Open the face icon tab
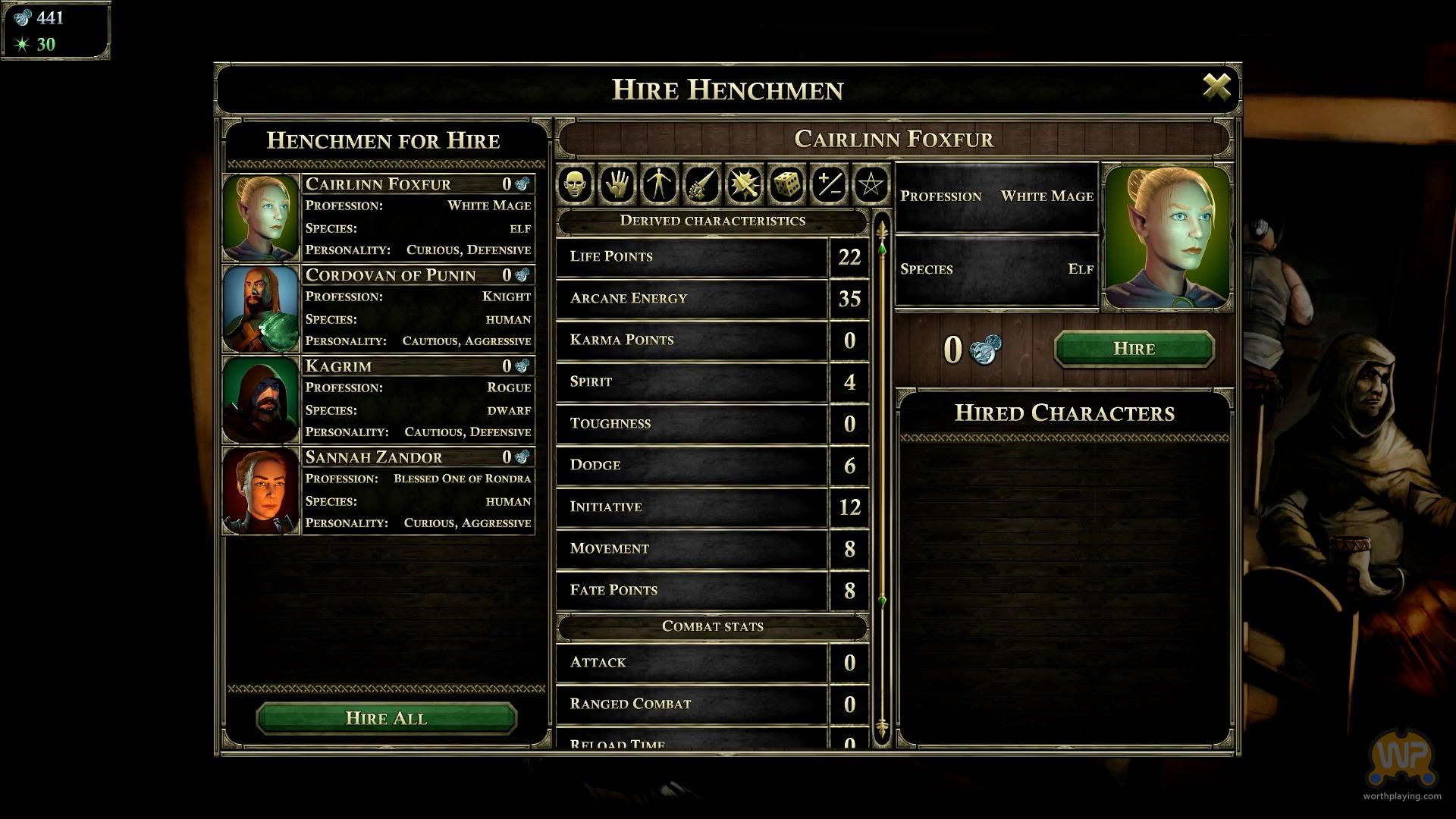 point(576,184)
